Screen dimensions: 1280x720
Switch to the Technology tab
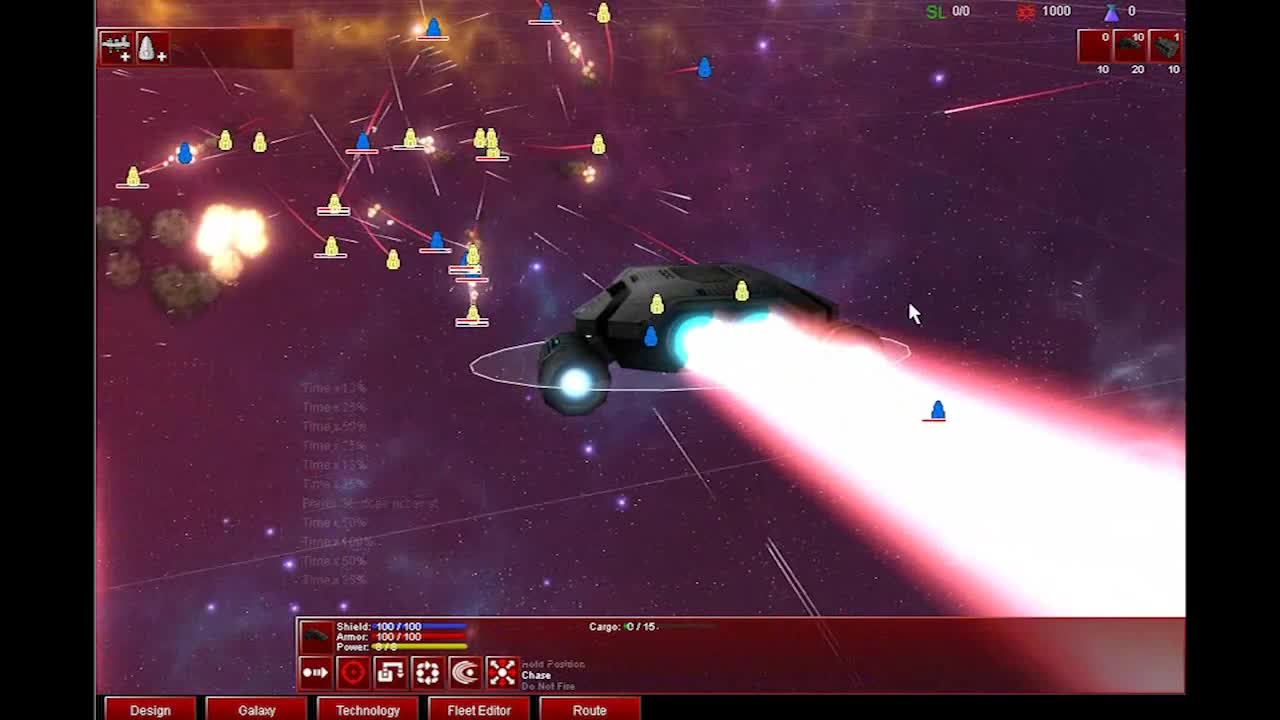[x=367, y=709]
